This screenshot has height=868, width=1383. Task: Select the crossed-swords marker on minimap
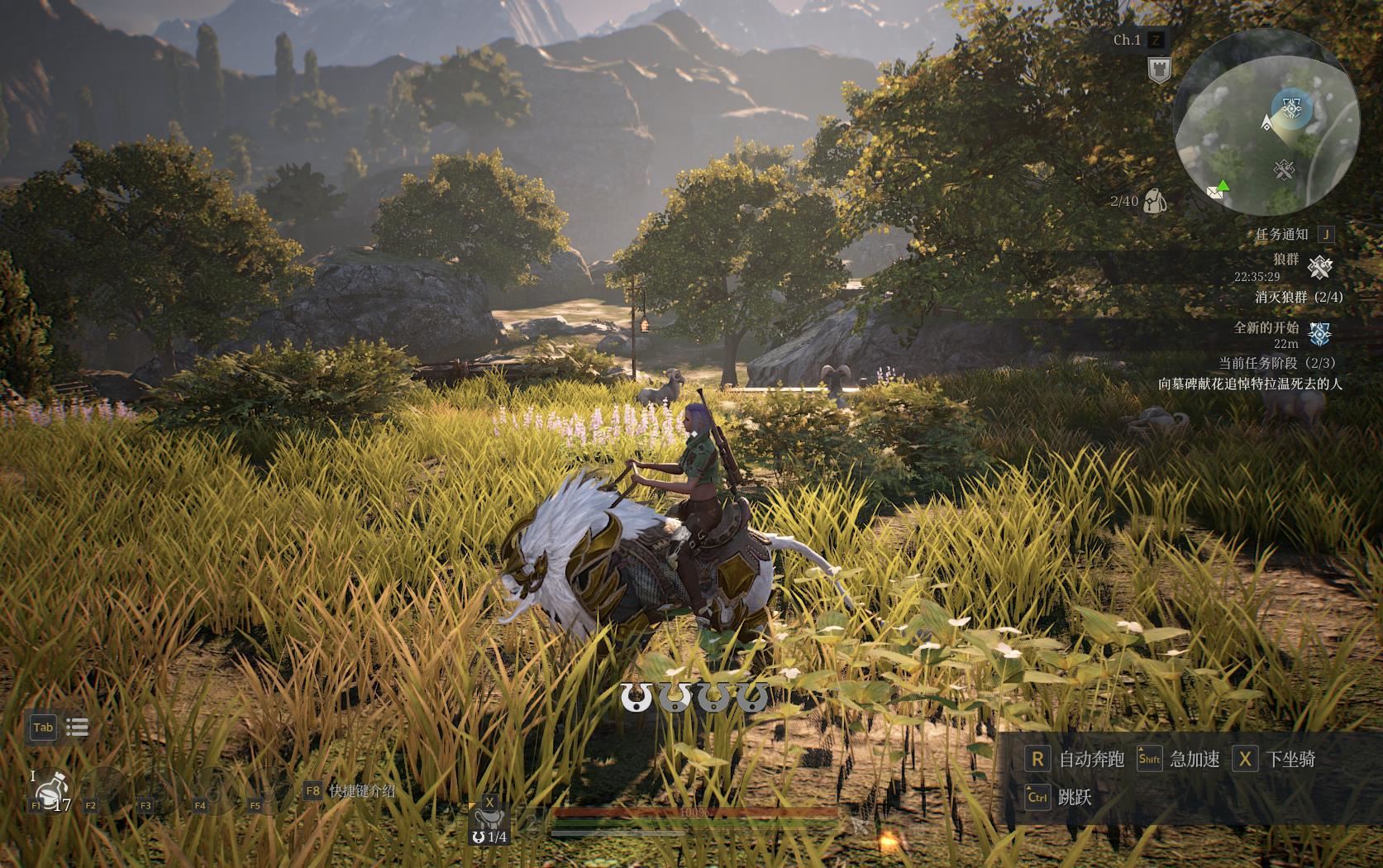[x=1283, y=169]
